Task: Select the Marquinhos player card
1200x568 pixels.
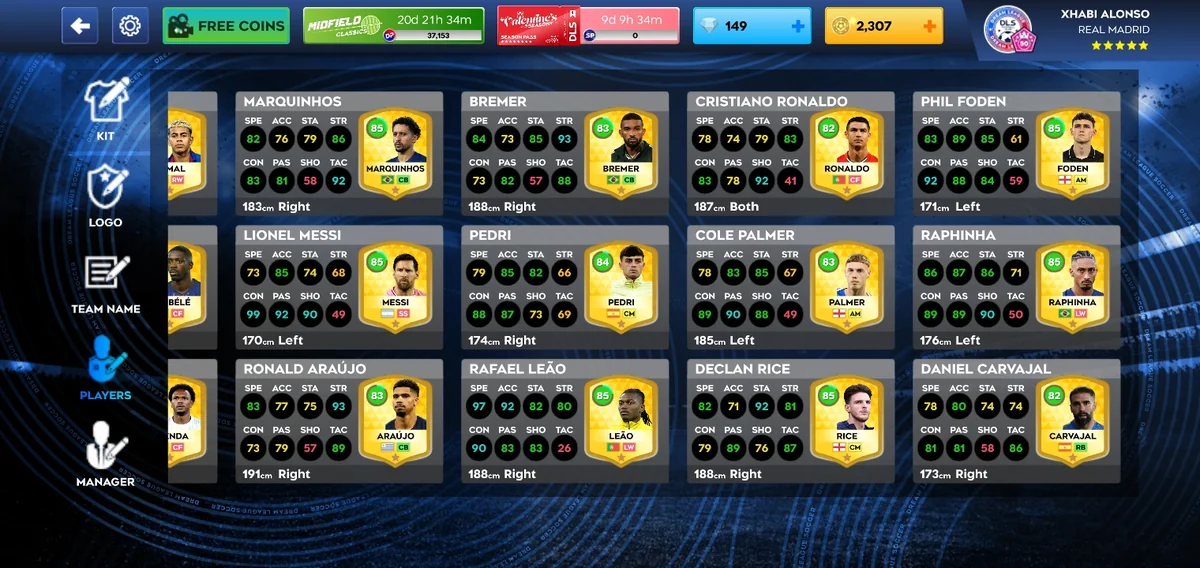Action: point(339,154)
